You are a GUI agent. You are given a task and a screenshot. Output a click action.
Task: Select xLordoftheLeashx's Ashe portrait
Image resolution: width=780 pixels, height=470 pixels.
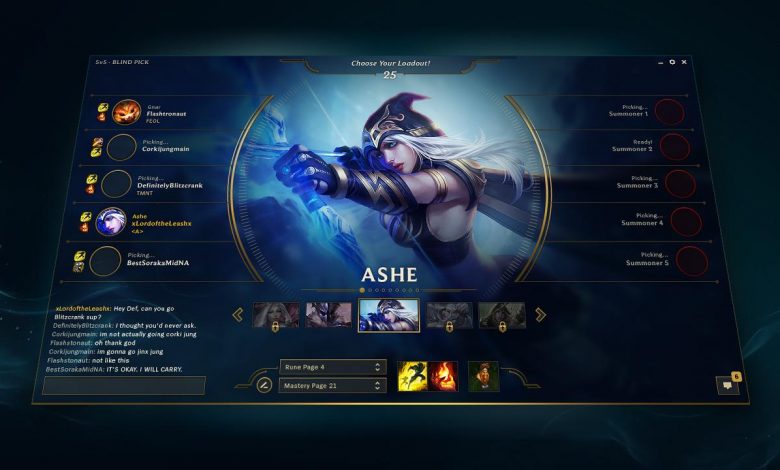point(111,221)
